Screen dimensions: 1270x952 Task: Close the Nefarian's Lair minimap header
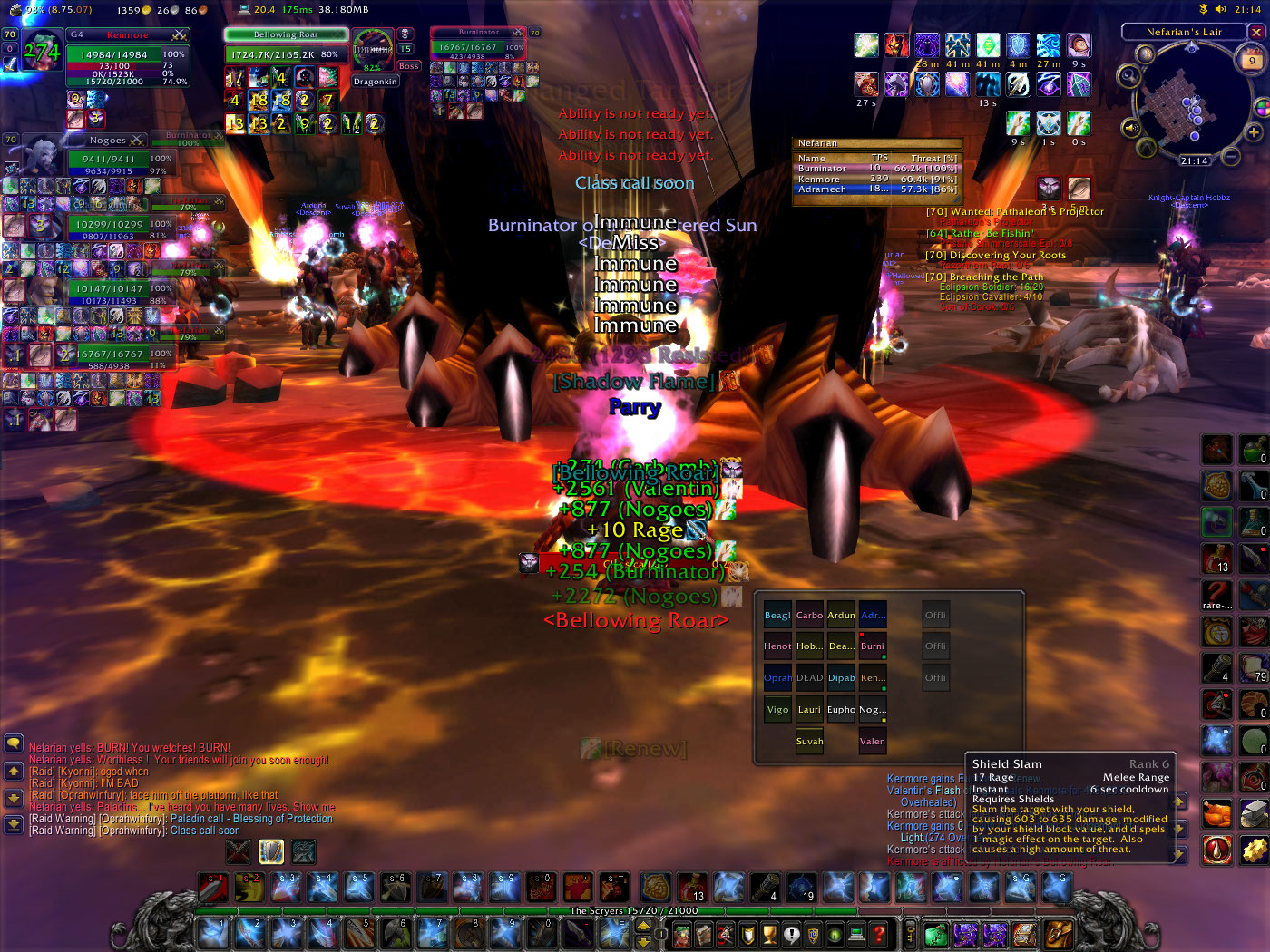[x=1256, y=32]
